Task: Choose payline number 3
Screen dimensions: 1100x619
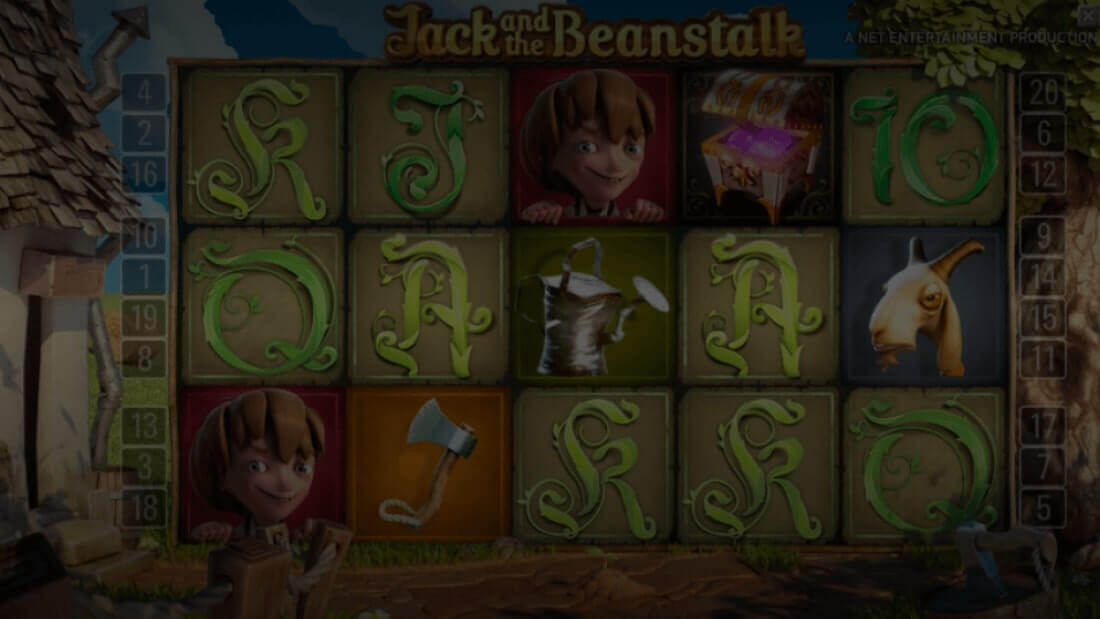Action: pos(145,466)
